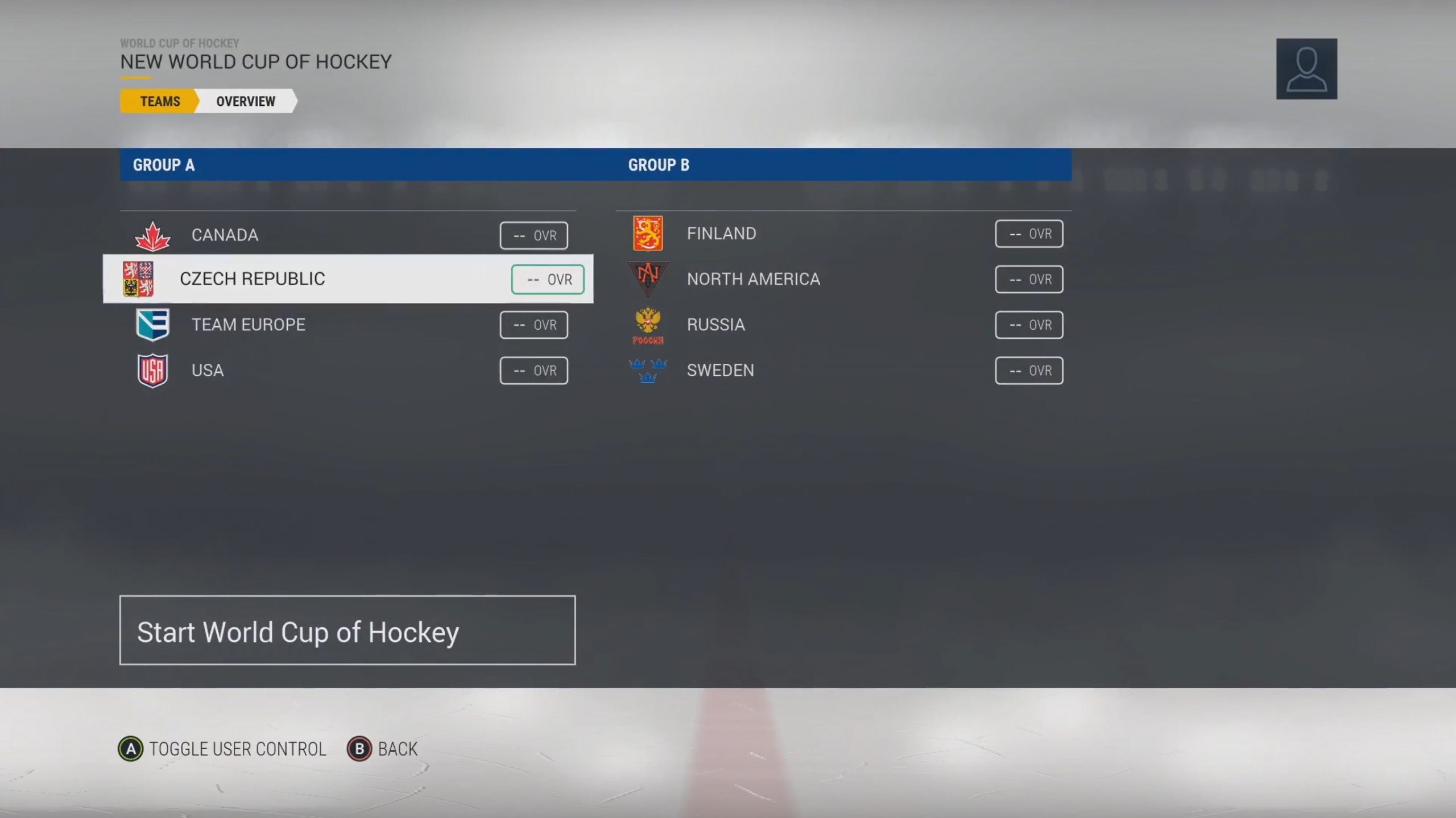The height and width of the screenshot is (818, 1456).
Task: Select the North America team
Action: (842, 279)
